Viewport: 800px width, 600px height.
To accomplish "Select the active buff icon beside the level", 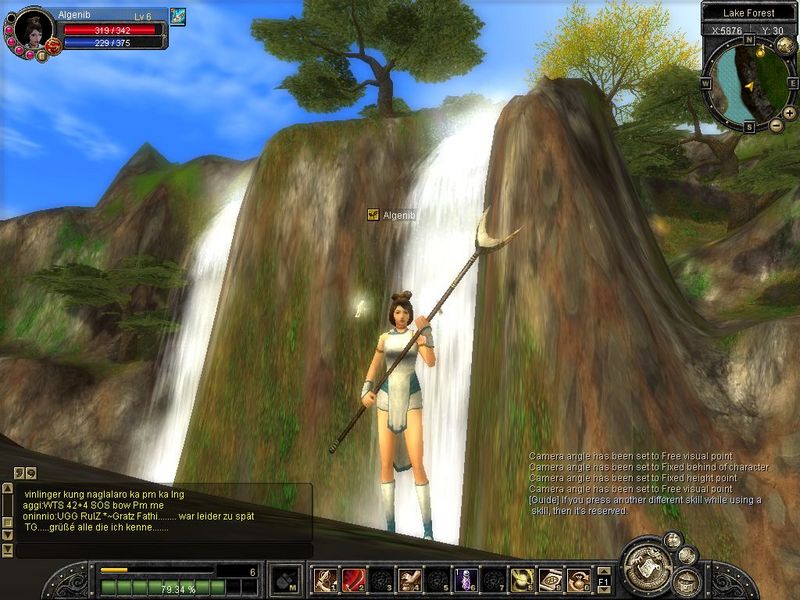I will click(x=177, y=16).
